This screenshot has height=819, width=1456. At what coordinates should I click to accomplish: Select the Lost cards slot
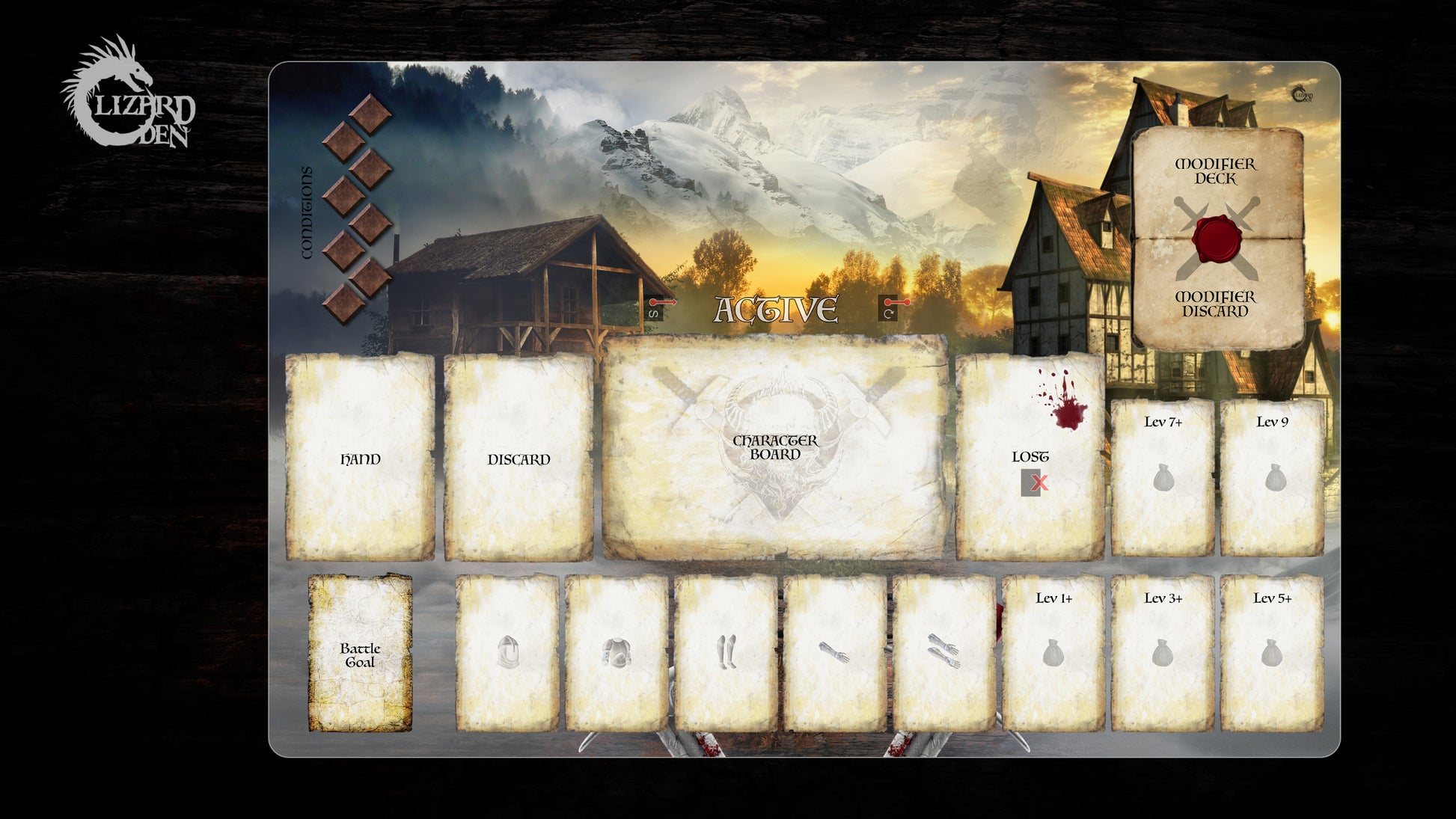click(x=1030, y=456)
